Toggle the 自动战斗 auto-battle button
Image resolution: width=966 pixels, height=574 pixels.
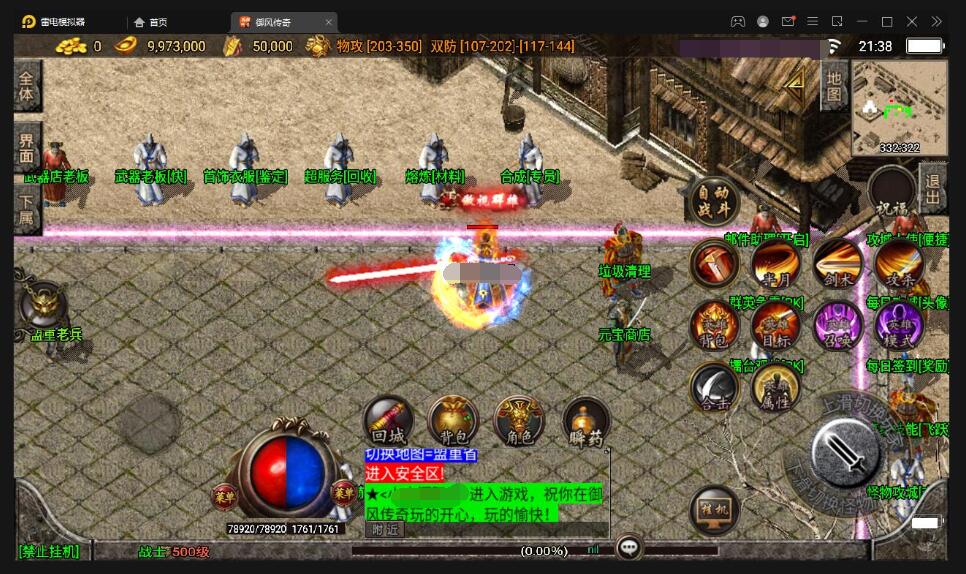713,203
